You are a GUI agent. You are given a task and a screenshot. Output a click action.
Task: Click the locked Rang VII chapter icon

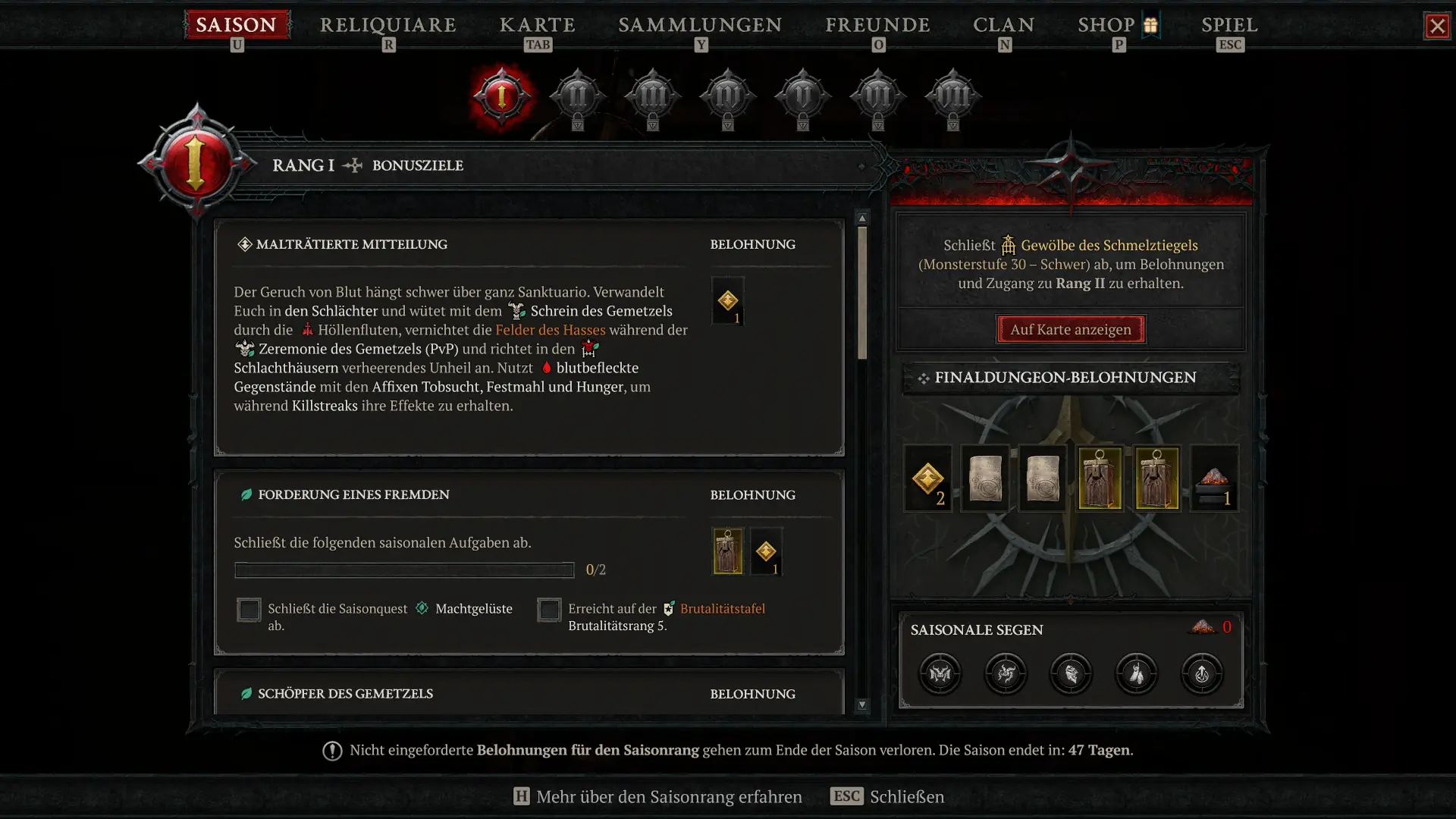point(952,96)
